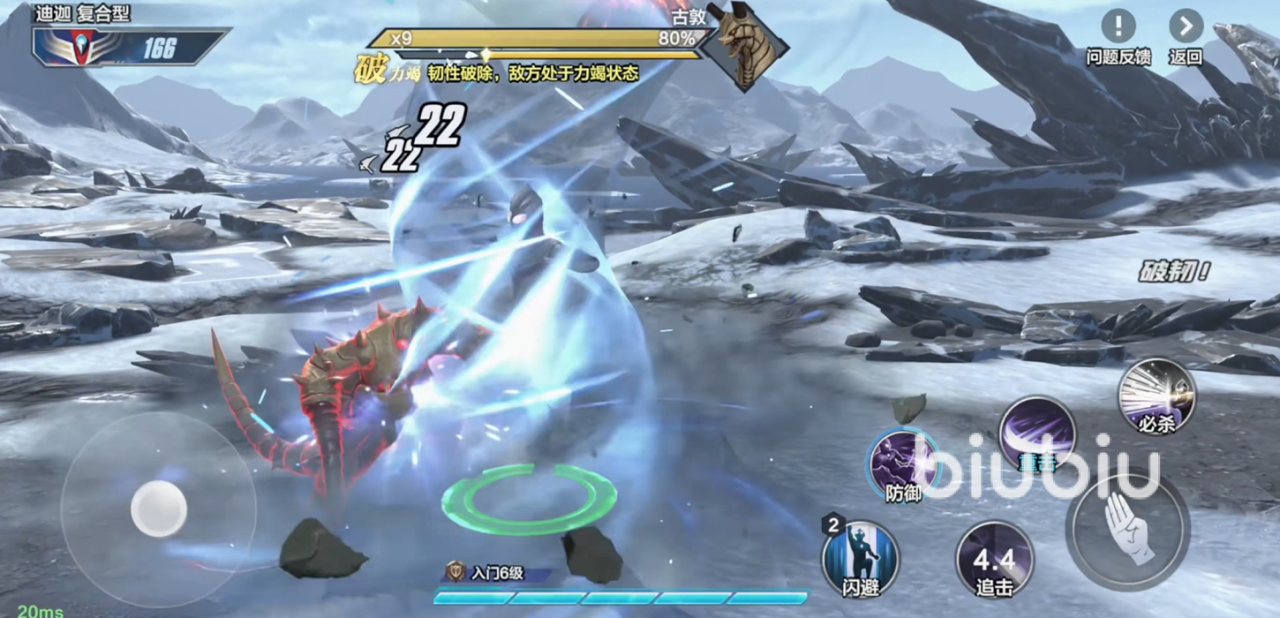Open the 问题反馈 feedback button
1280x618 pixels.
click(1118, 27)
